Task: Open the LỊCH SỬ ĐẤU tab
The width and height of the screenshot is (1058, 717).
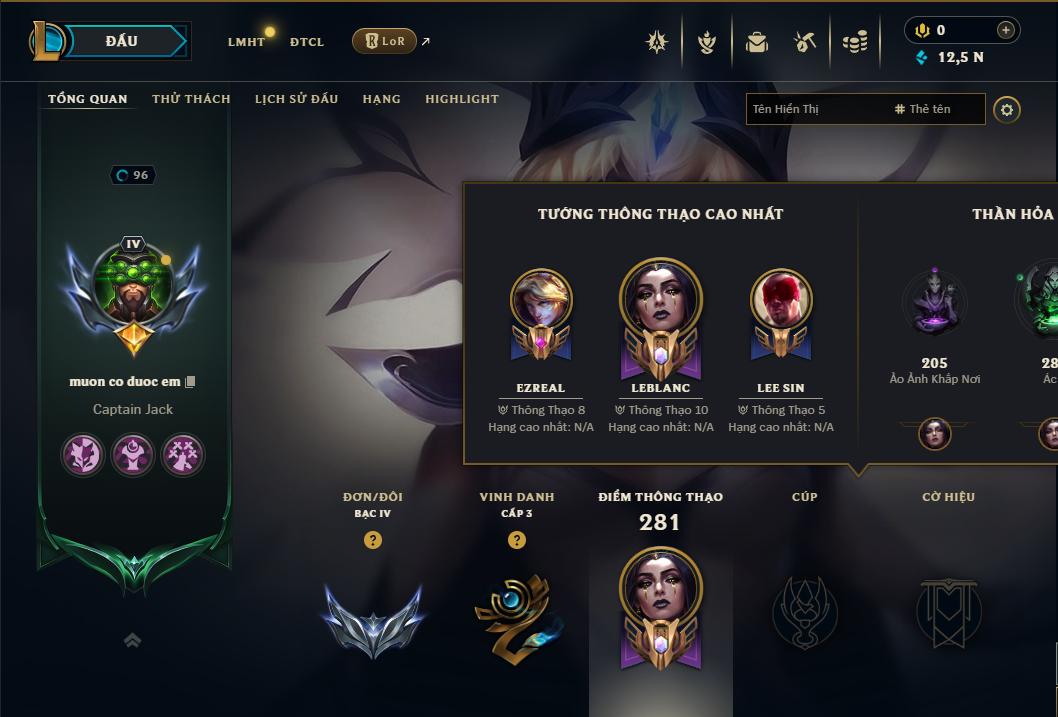Action: point(296,99)
